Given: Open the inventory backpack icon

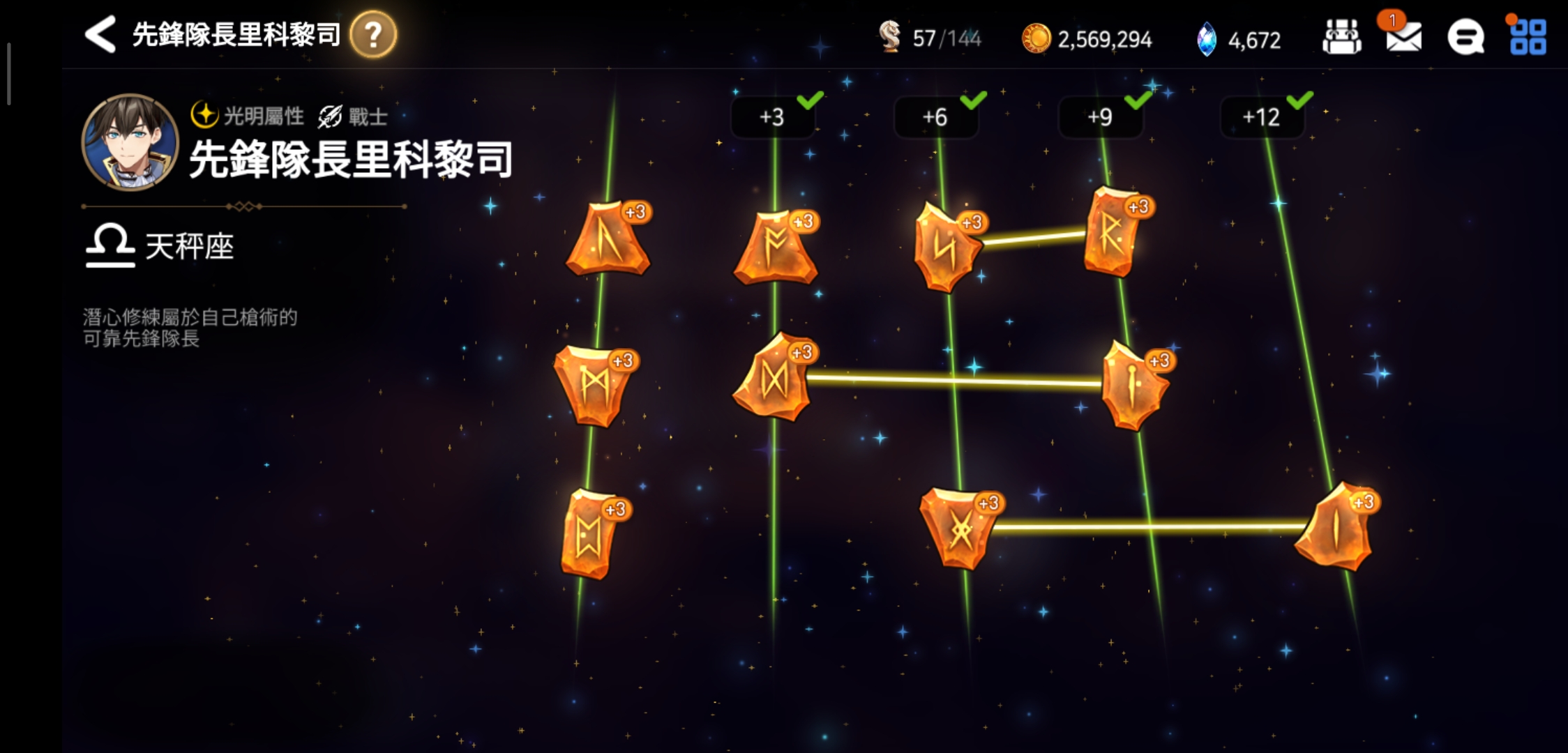Looking at the screenshot, I should click(x=1344, y=38).
